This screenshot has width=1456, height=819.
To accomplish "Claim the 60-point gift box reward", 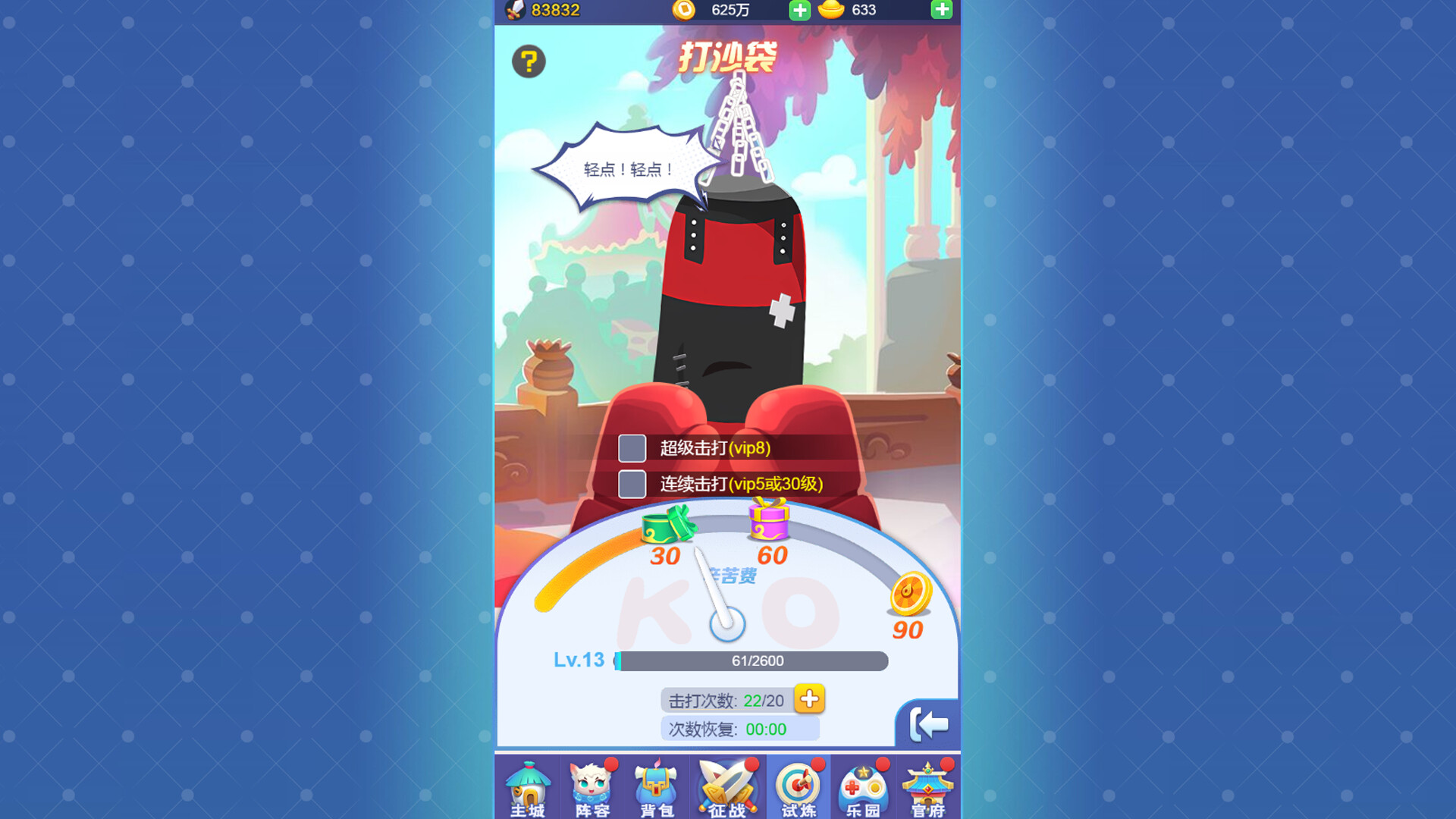I will [767, 523].
